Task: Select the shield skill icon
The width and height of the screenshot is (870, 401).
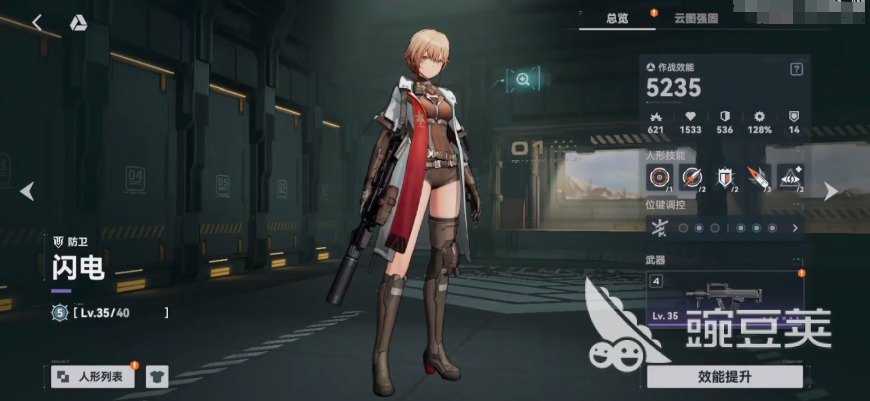Action: pyautogui.click(x=726, y=178)
